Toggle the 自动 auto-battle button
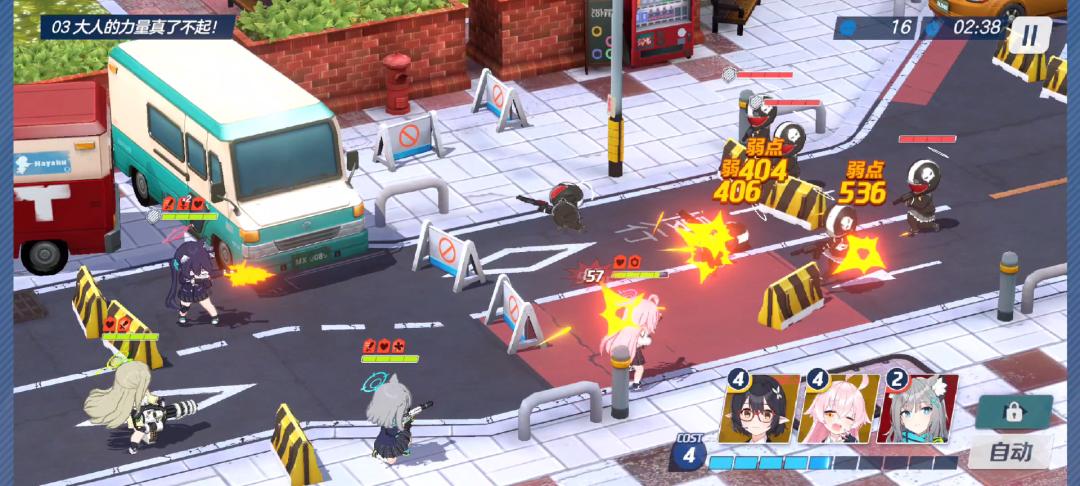1080x486 pixels. point(1010,451)
